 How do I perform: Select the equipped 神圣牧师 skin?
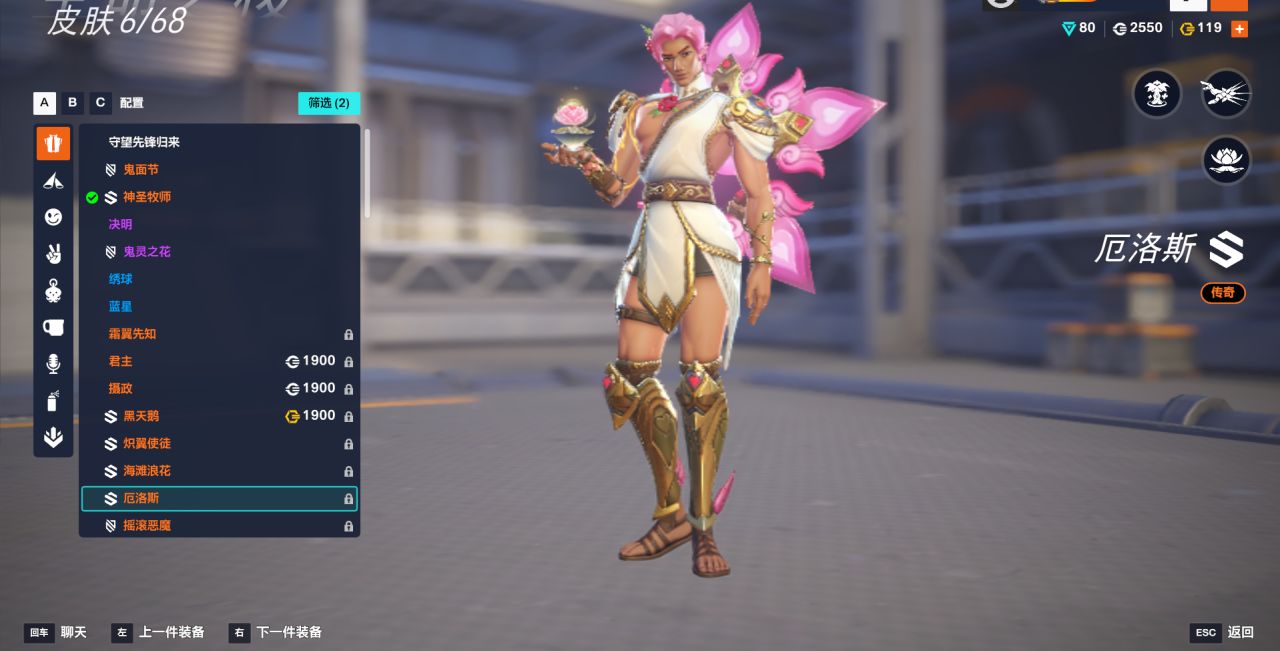147,197
